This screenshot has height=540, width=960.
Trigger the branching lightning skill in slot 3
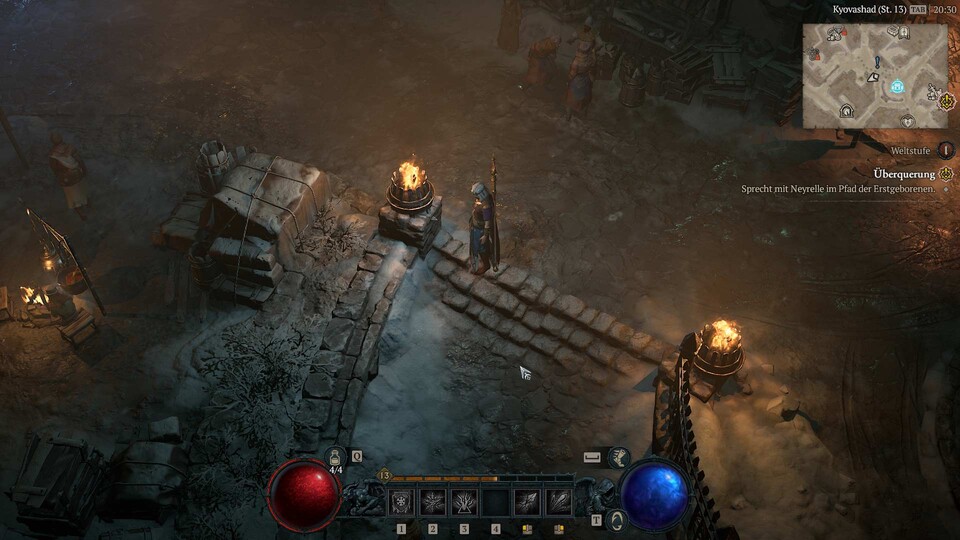pos(464,502)
